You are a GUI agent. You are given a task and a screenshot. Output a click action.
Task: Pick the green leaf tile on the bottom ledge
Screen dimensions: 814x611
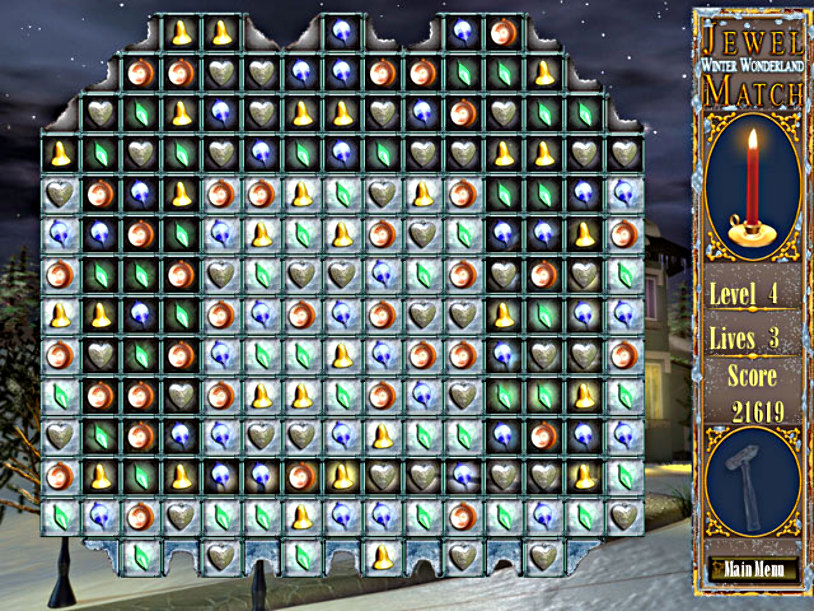point(141,555)
